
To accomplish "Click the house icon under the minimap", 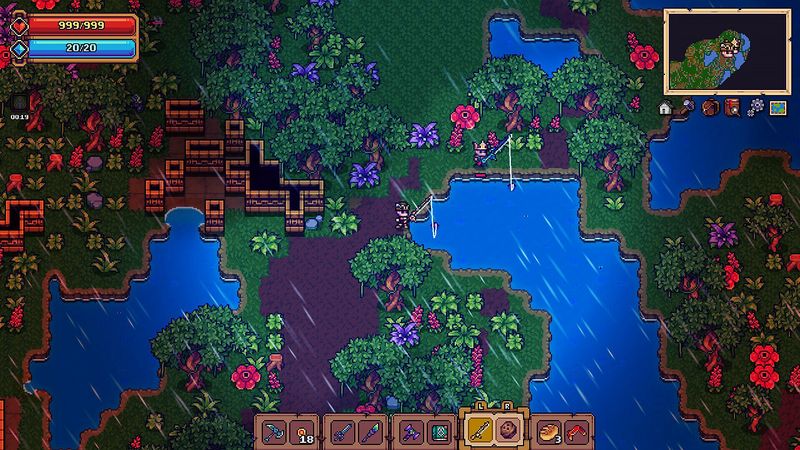I will click(x=665, y=106).
